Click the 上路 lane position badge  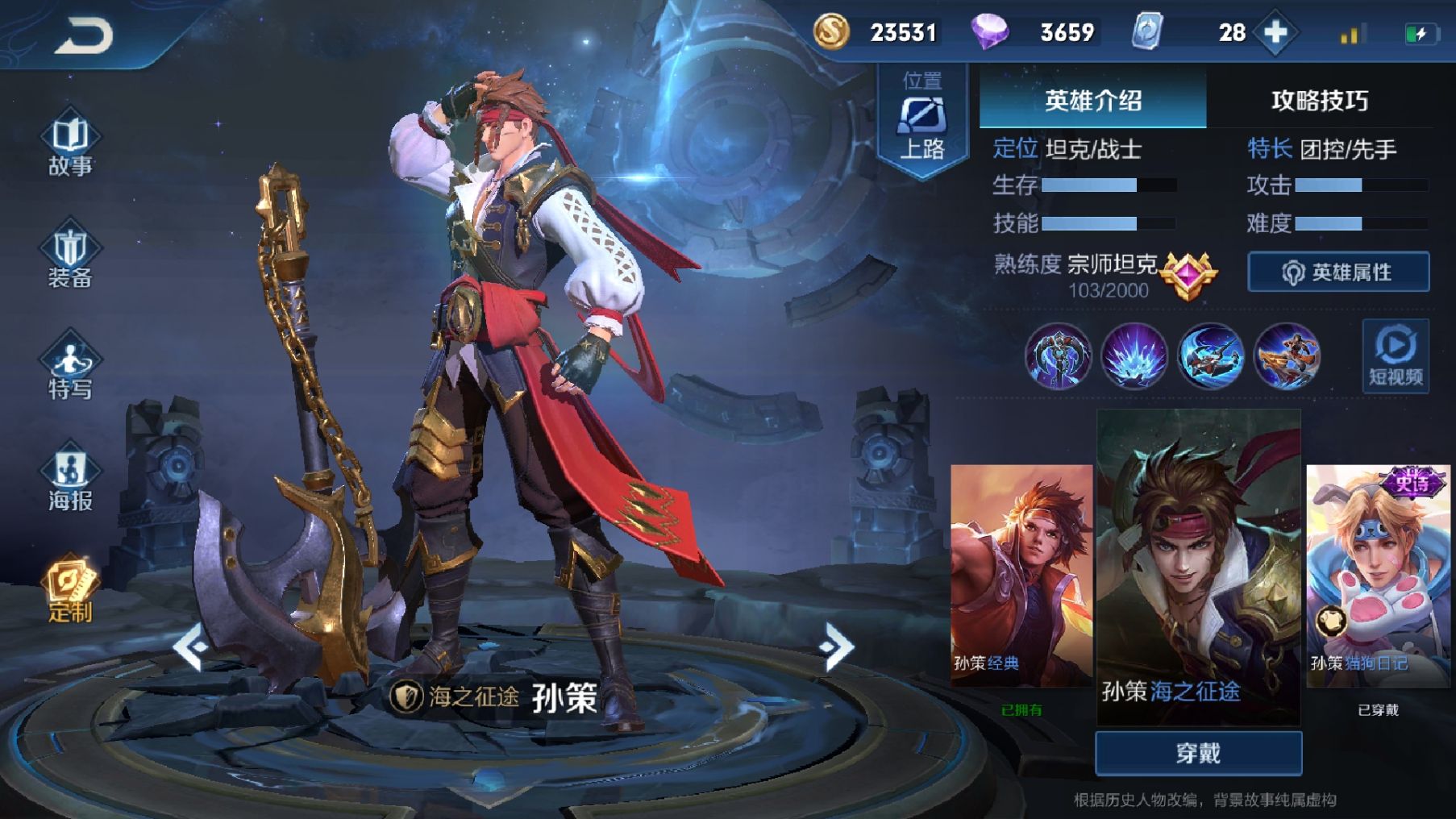point(921,118)
